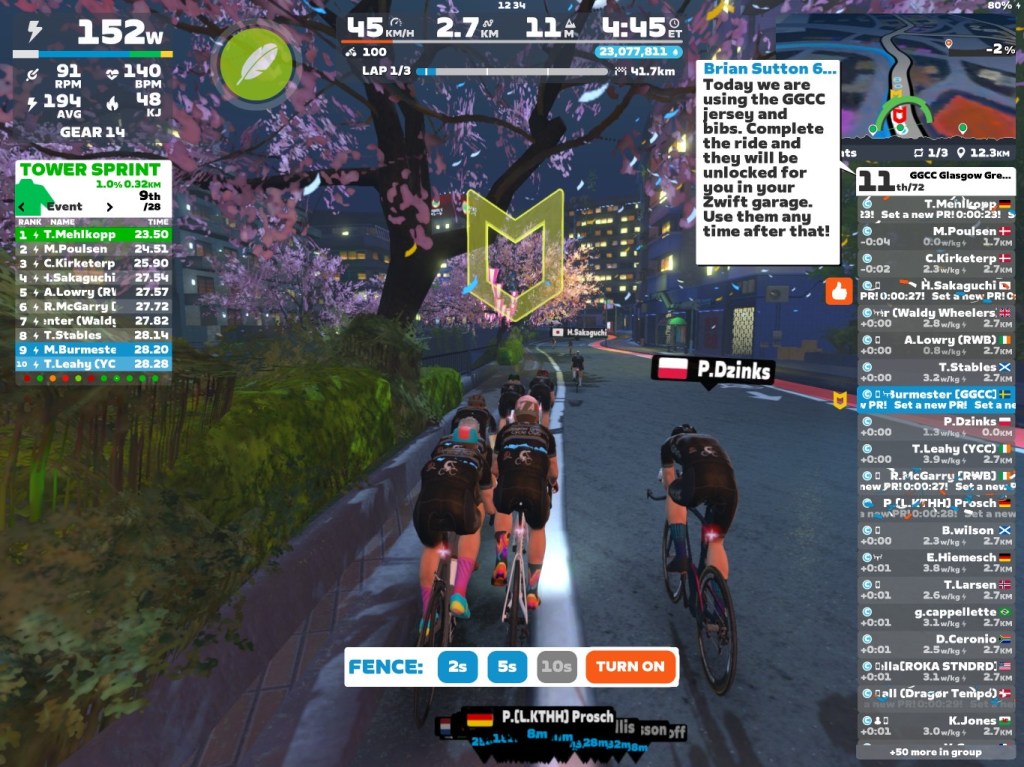Image resolution: width=1024 pixels, height=767 pixels.
Task: Show the next Tower Sprint leaderboard view
Action: [108, 207]
